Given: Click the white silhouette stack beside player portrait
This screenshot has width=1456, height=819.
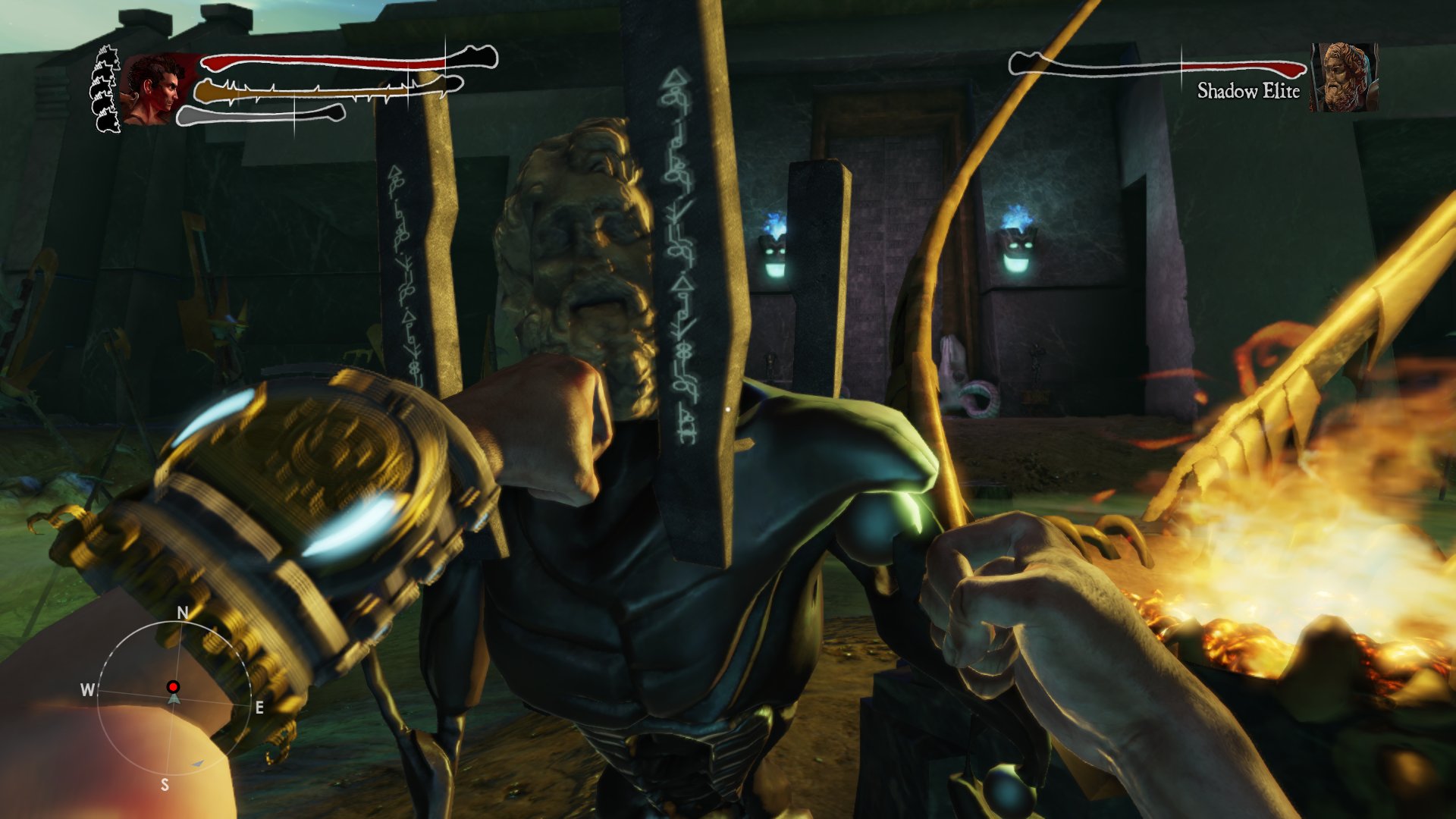Looking at the screenshot, I should (x=105, y=89).
